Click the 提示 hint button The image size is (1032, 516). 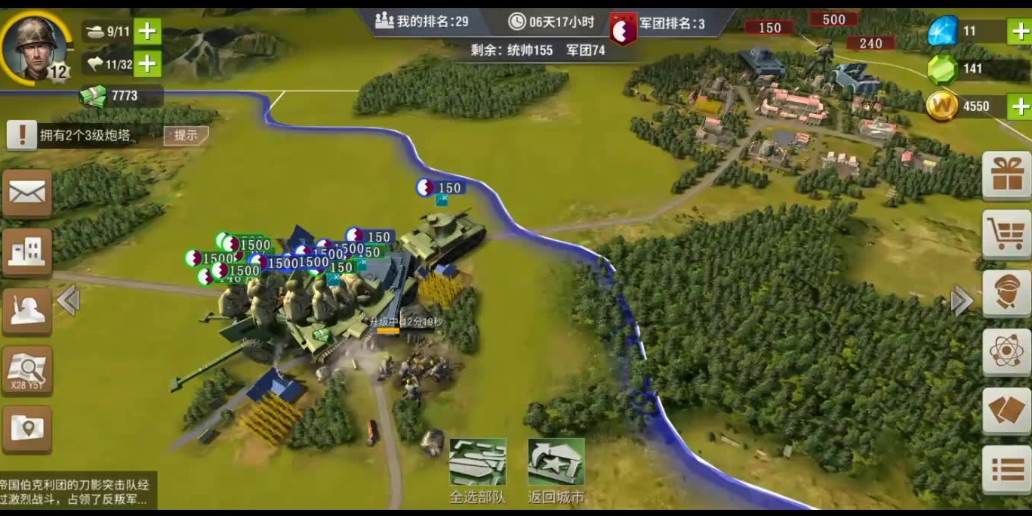(x=186, y=136)
